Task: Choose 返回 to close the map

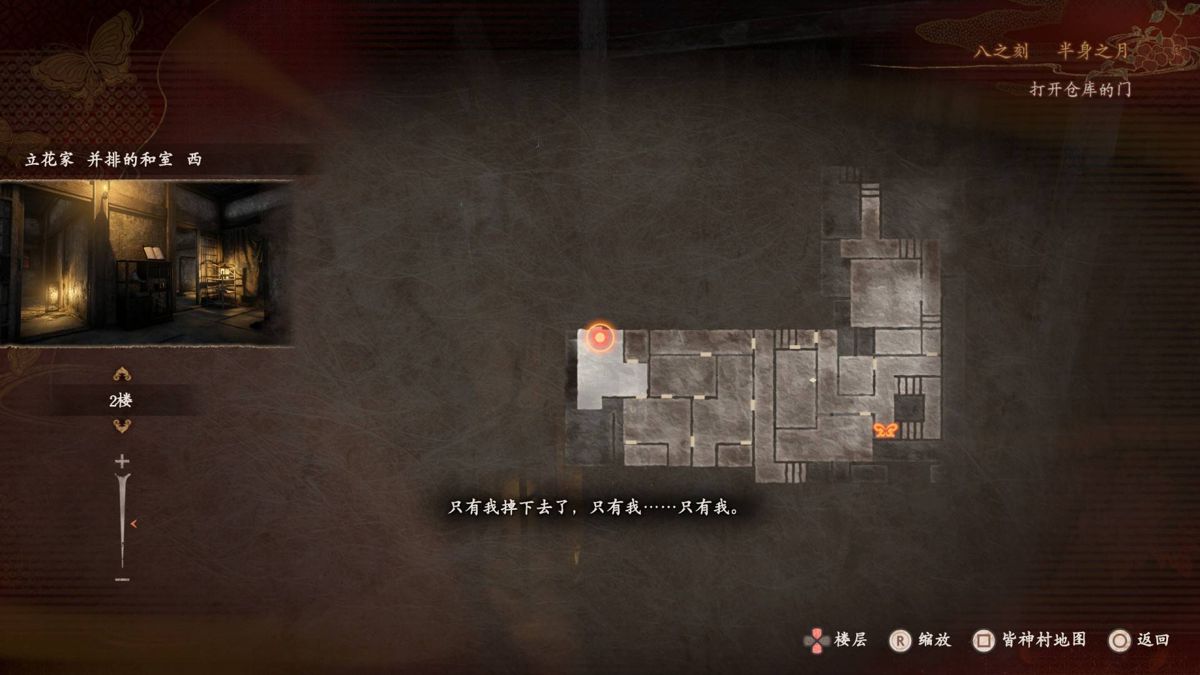Action: (1139, 640)
